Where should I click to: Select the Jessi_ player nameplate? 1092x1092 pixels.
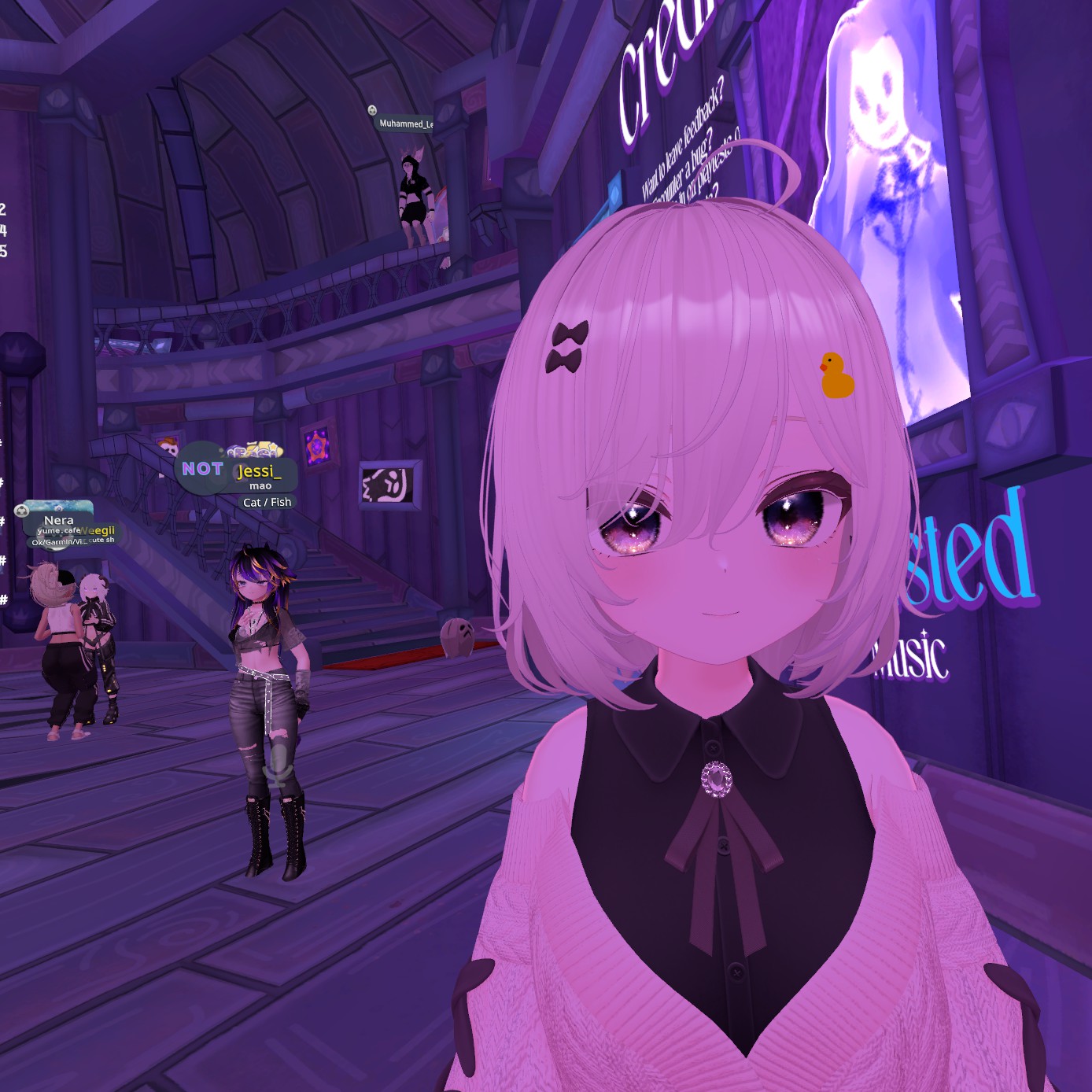coord(259,472)
